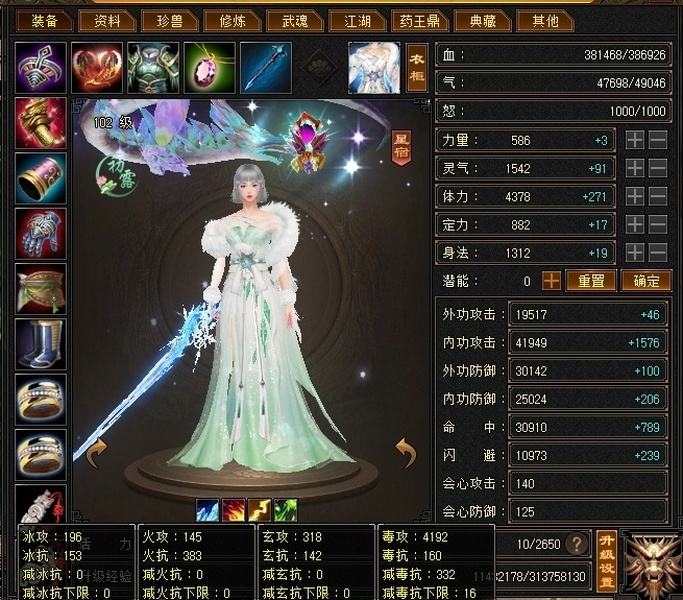Switch to the 江湖 tab
The width and height of the screenshot is (683, 600).
(x=357, y=20)
